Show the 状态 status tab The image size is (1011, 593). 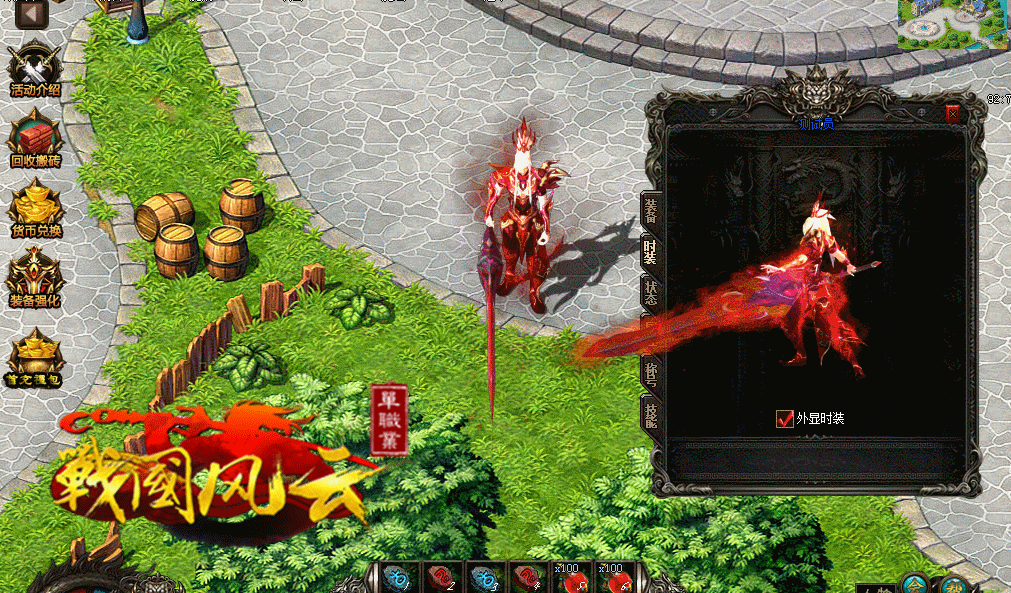(651, 292)
